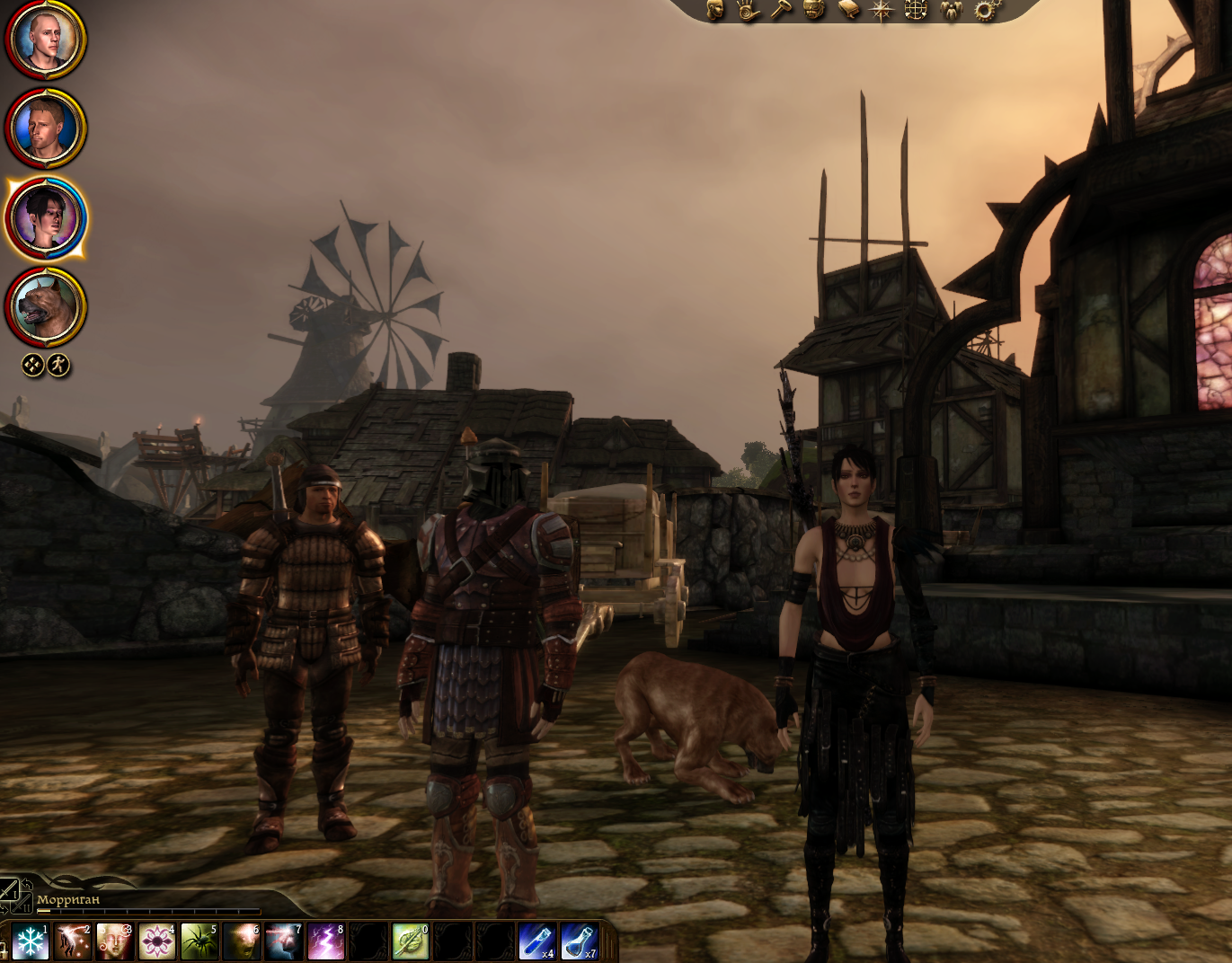Open the party selection icon
1232x963 pixels.
[950, 10]
